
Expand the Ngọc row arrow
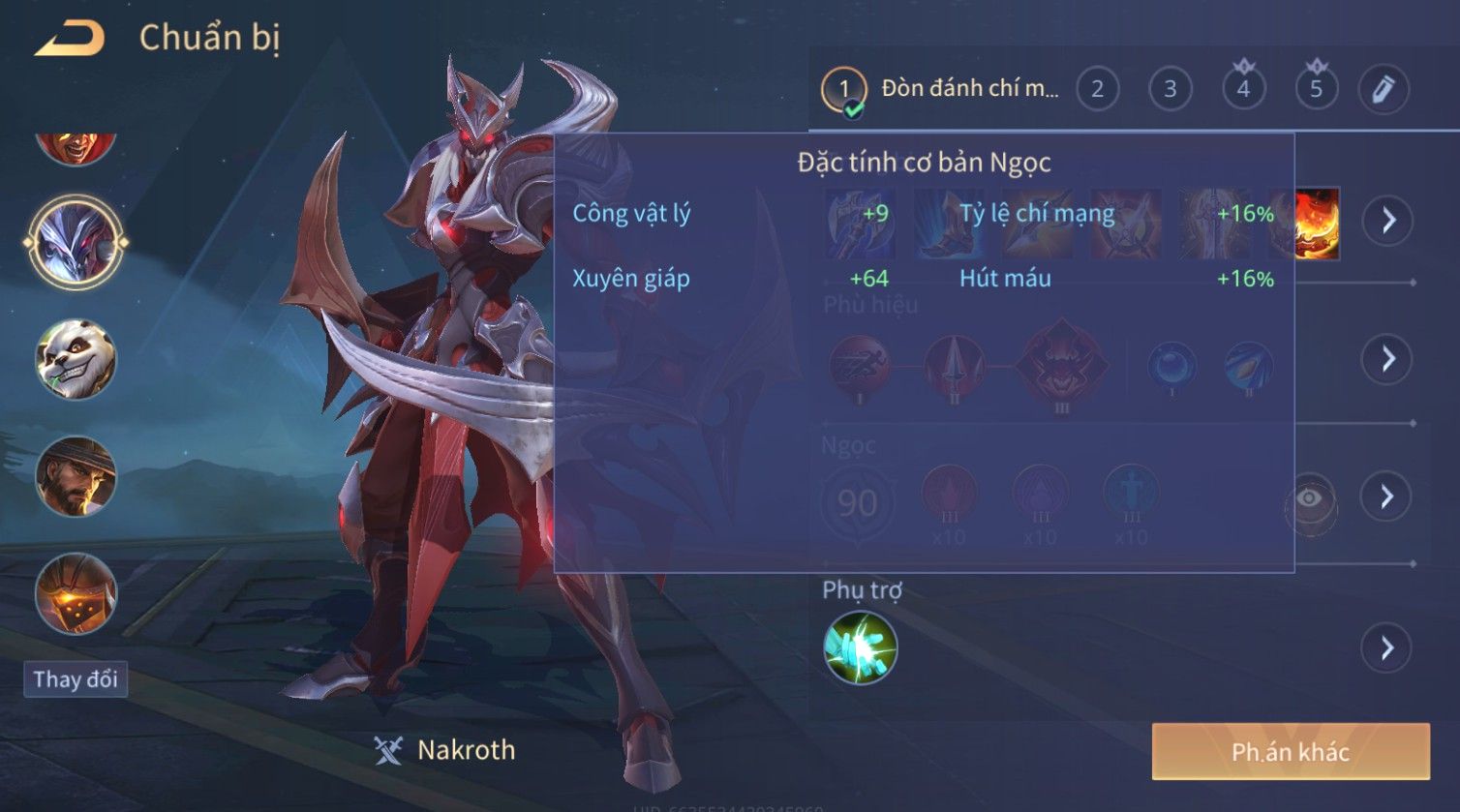click(x=1386, y=497)
